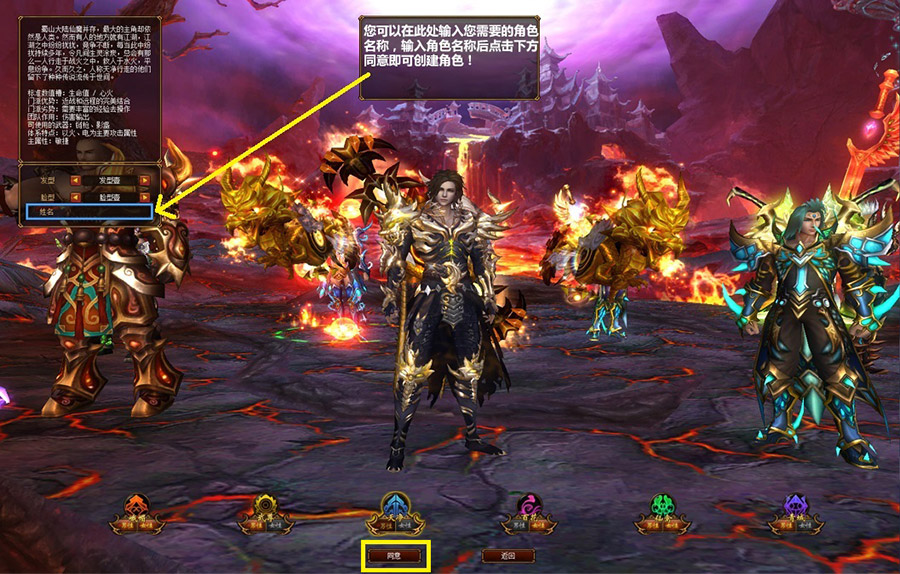
Task: Click the 同意 (Agree) button
Action: click(397, 555)
